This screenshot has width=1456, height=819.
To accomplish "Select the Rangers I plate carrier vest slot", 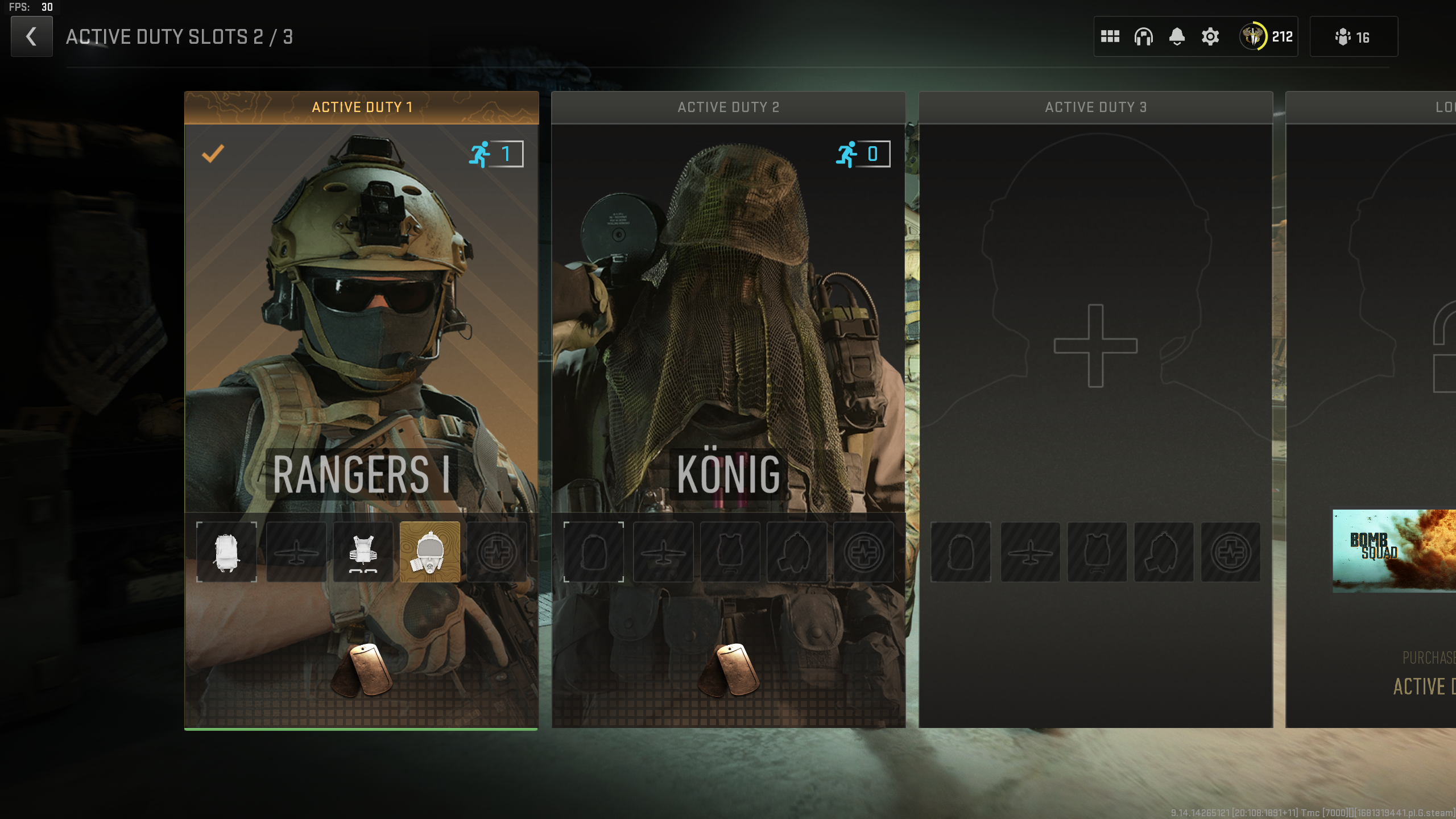I will [x=363, y=552].
